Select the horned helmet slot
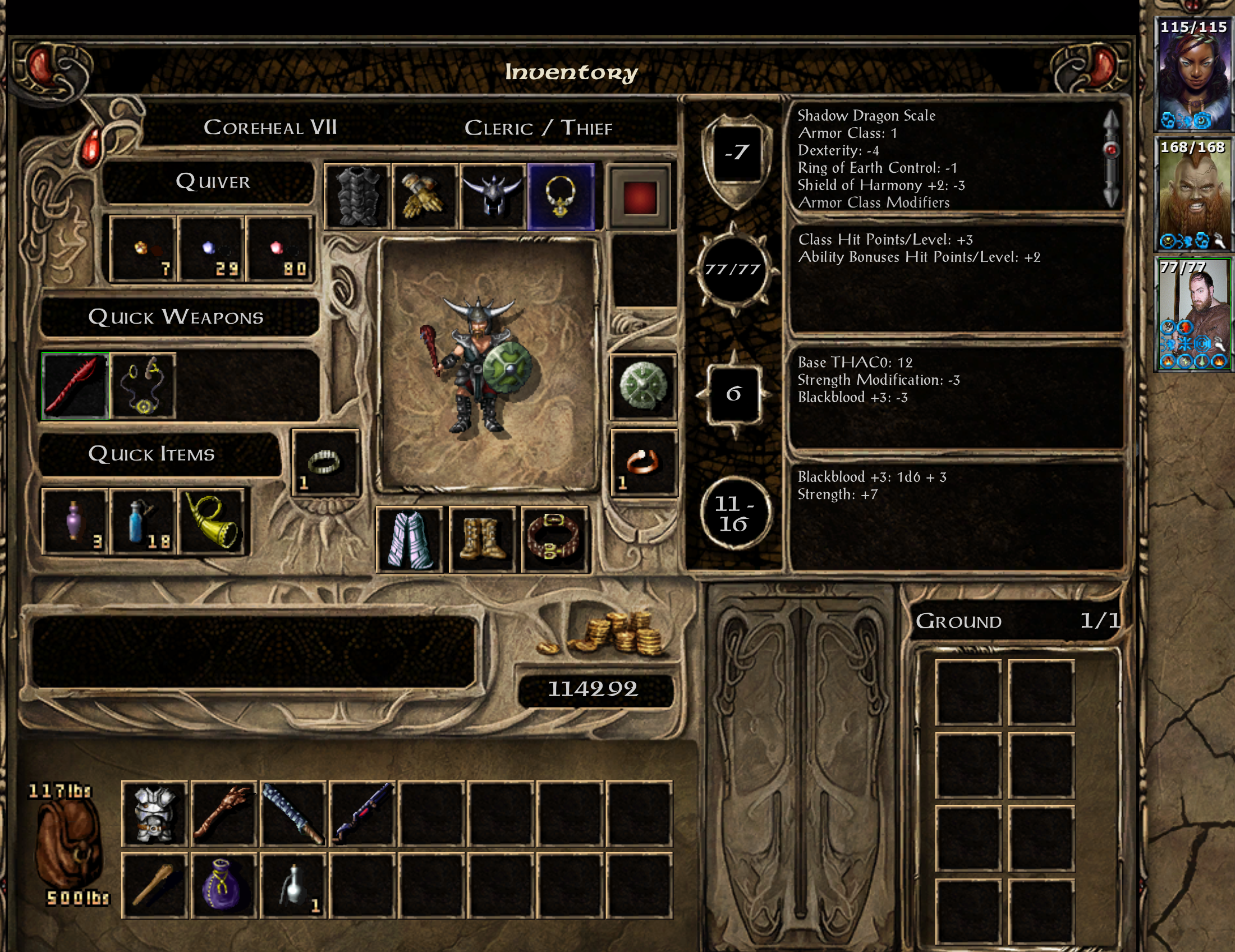Screen dimensions: 1235x952 pyautogui.click(x=493, y=196)
